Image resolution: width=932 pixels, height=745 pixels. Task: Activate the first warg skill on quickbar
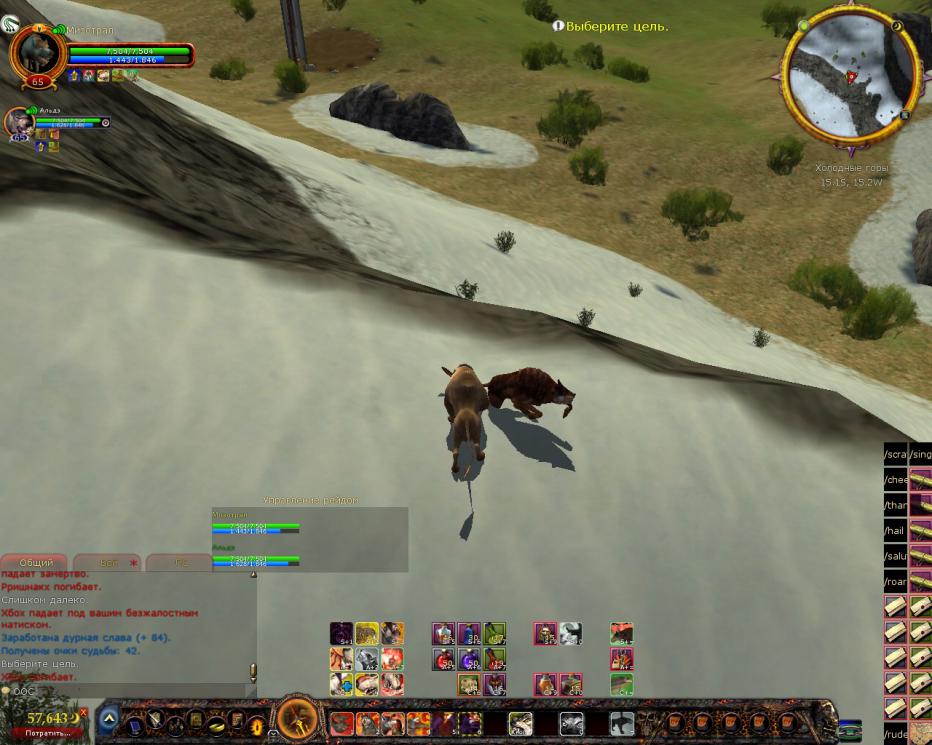(342, 723)
